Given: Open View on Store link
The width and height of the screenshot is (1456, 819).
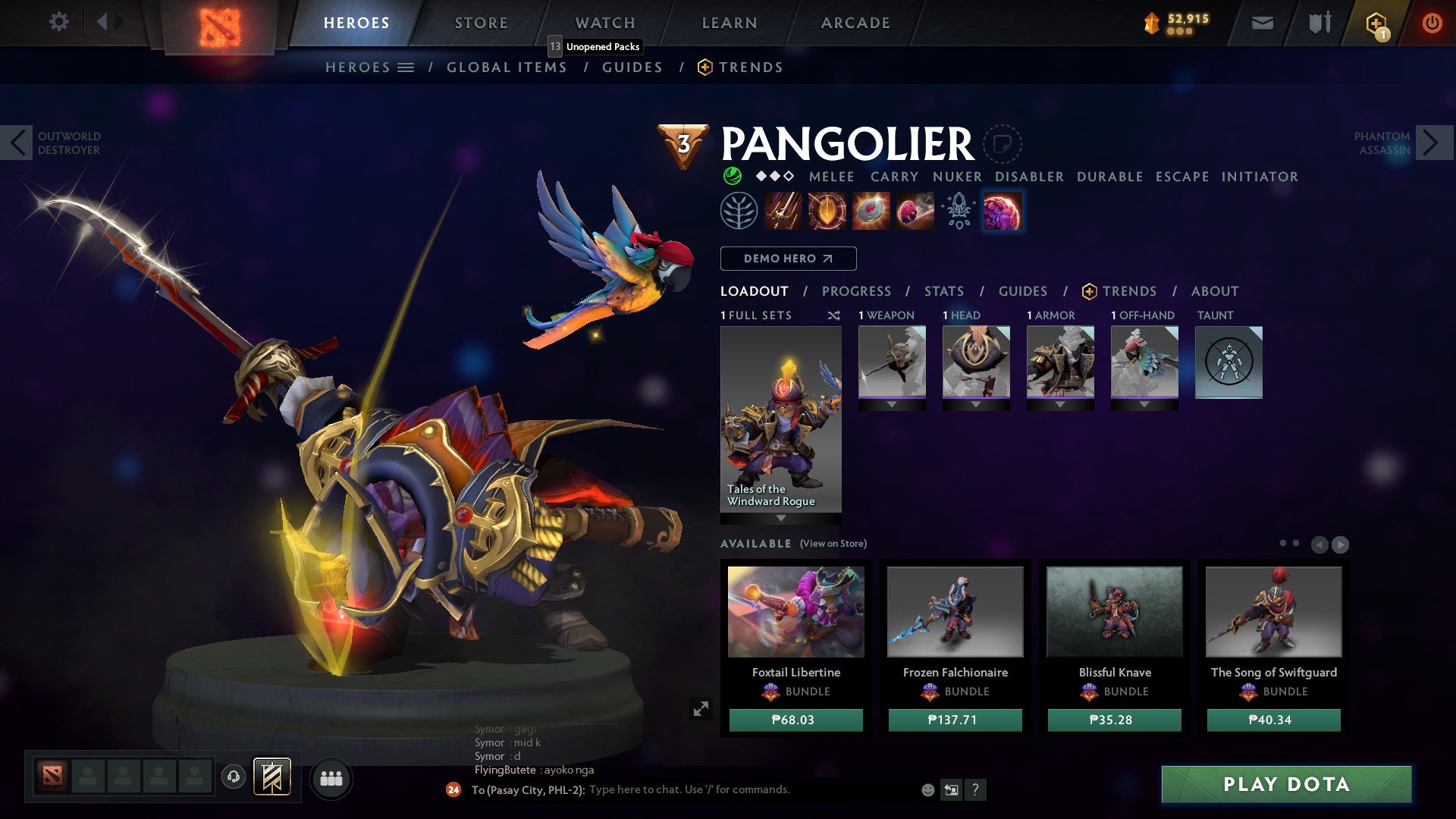Looking at the screenshot, I should [x=832, y=544].
